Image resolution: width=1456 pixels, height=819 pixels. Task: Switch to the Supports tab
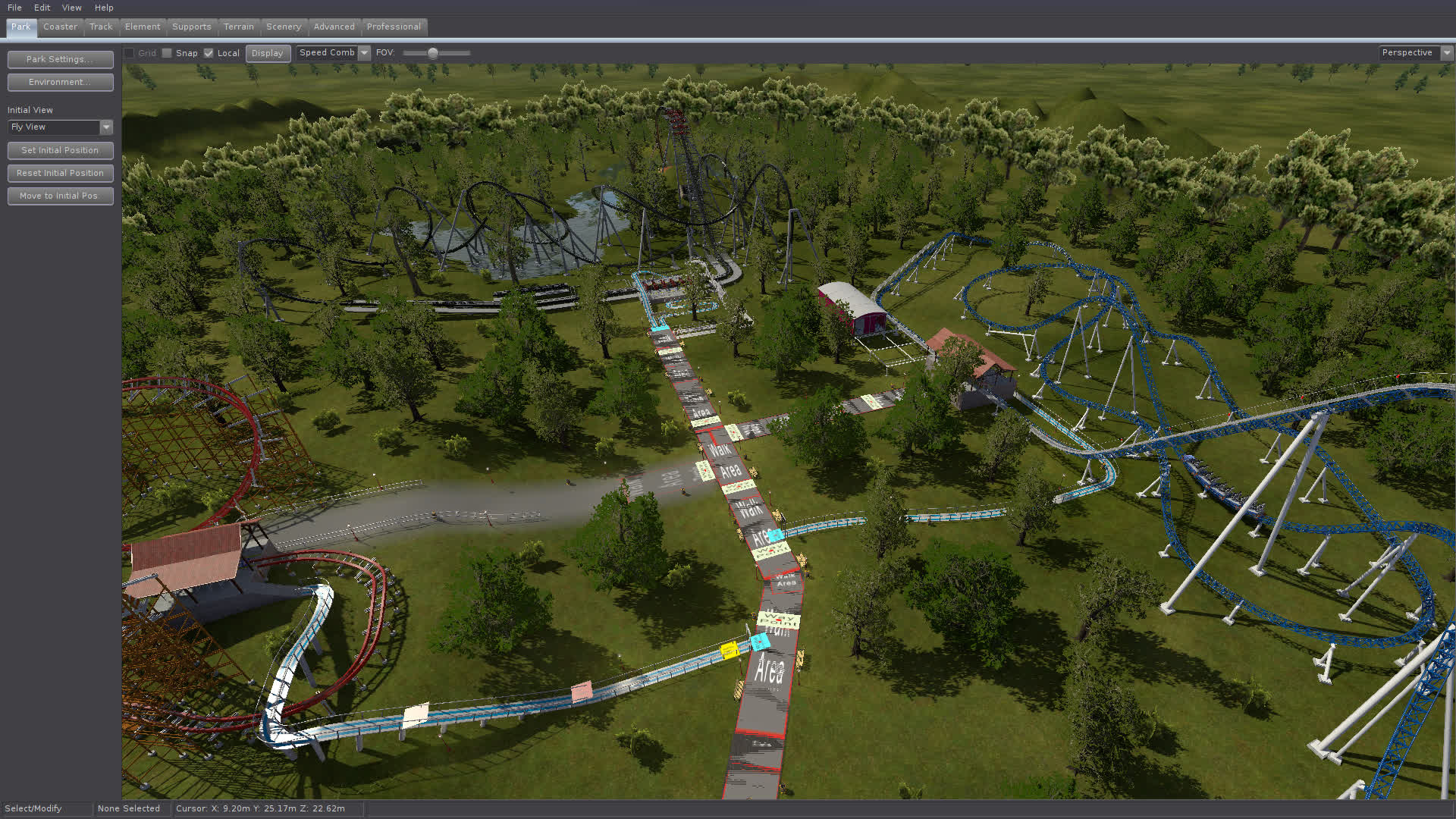192,27
